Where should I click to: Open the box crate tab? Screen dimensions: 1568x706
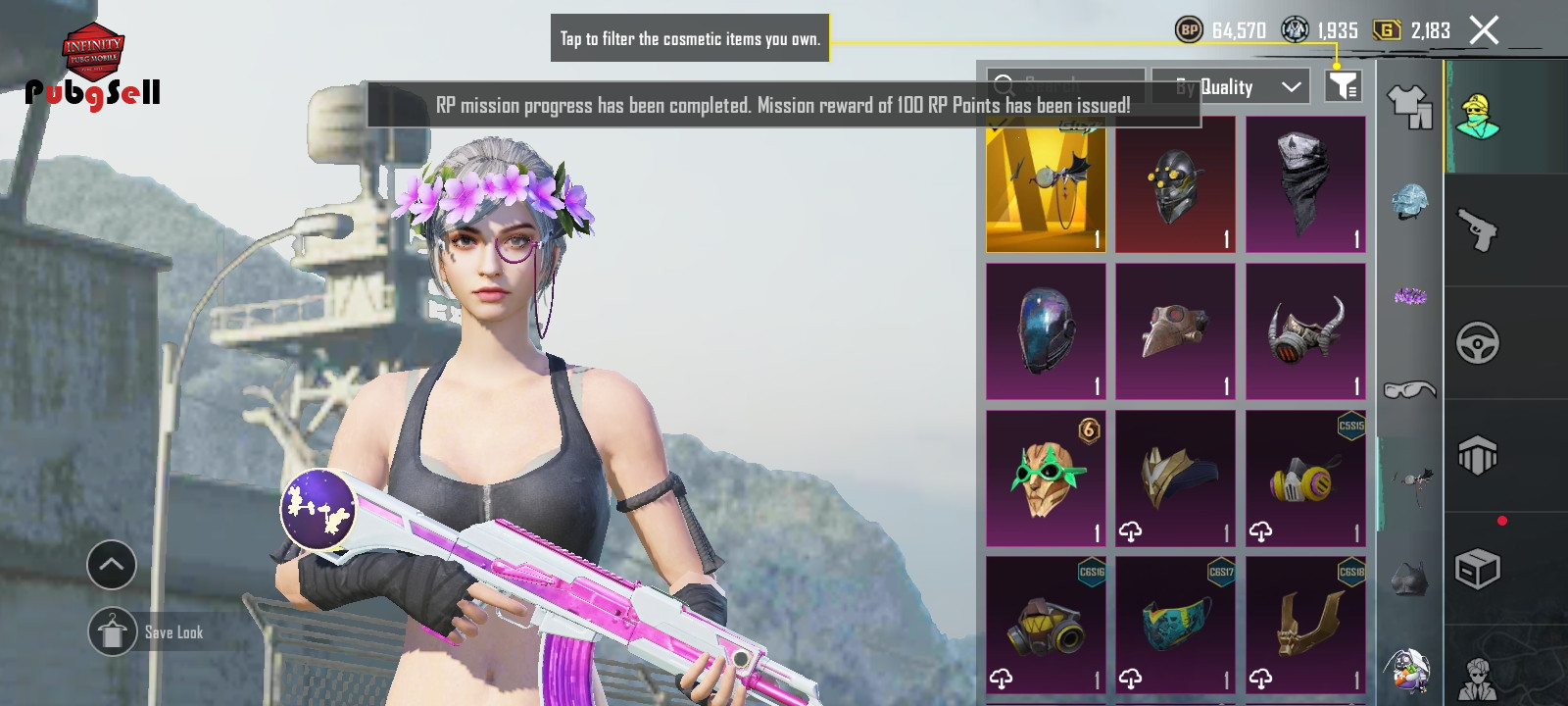(1478, 569)
